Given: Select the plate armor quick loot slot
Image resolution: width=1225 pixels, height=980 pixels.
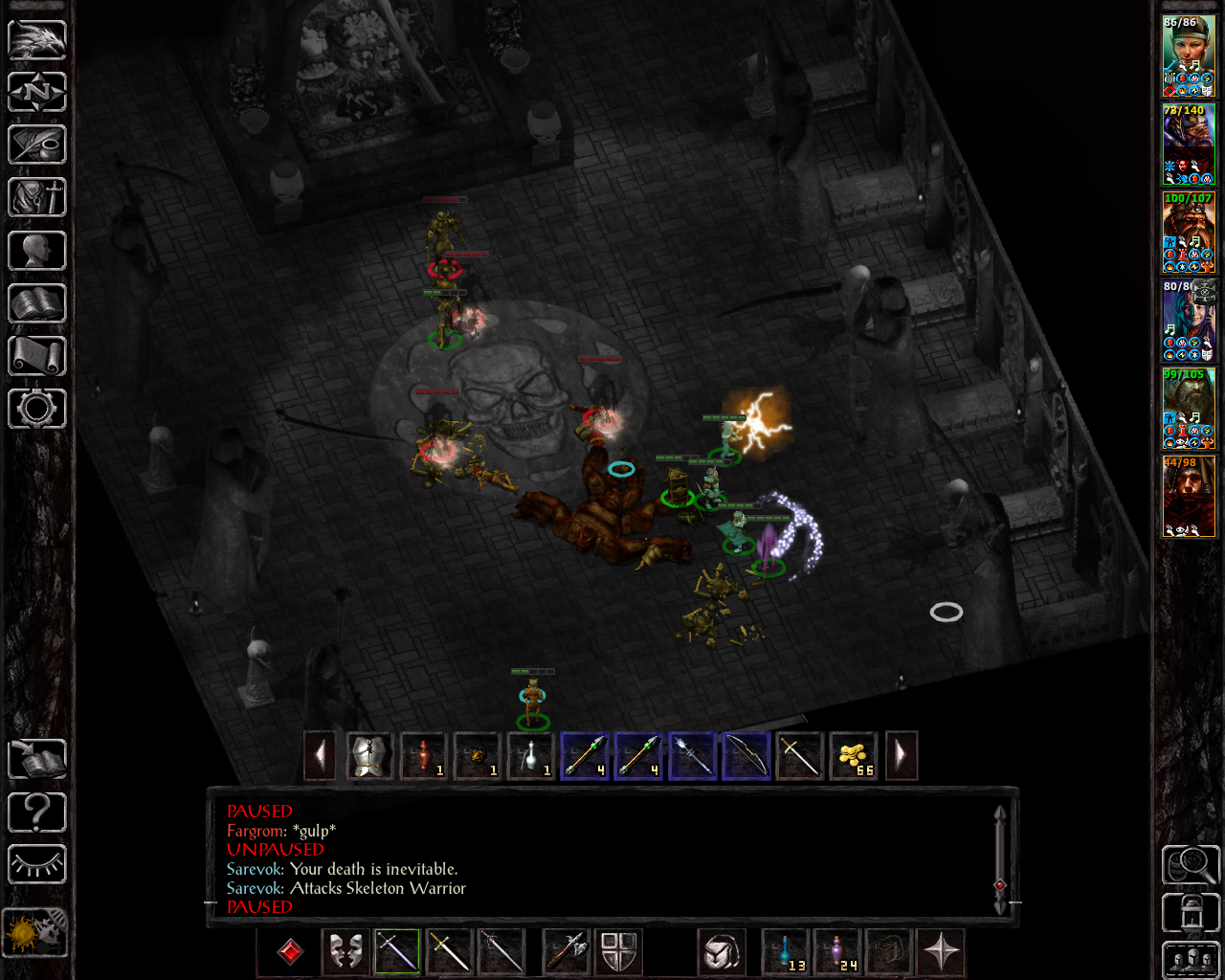Looking at the screenshot, I should [369, 756].
